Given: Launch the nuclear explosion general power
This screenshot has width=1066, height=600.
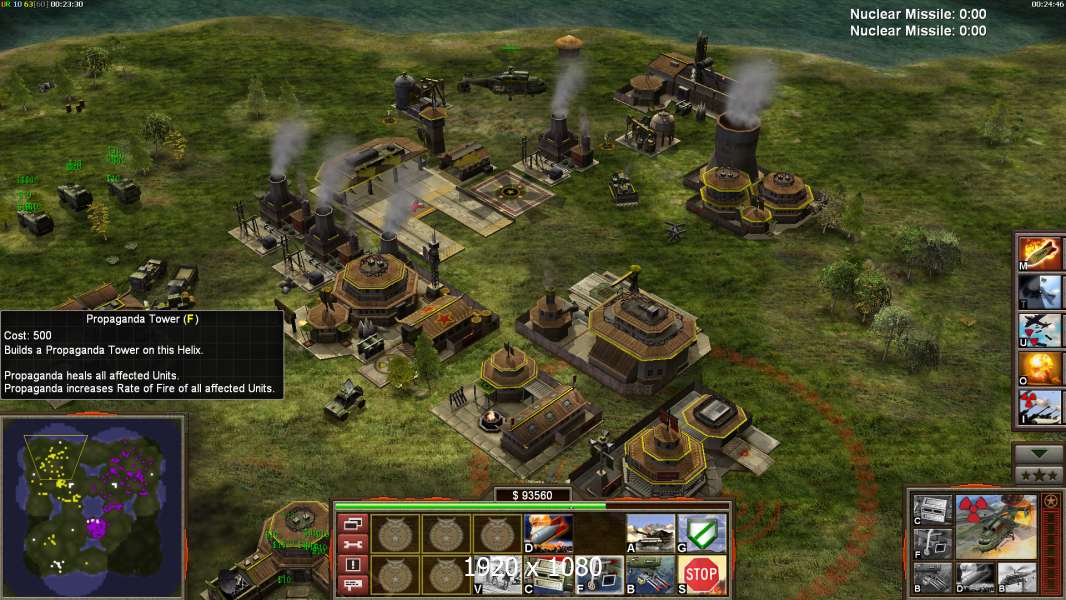Looking at the screenshot, I should coord(1040,368).
